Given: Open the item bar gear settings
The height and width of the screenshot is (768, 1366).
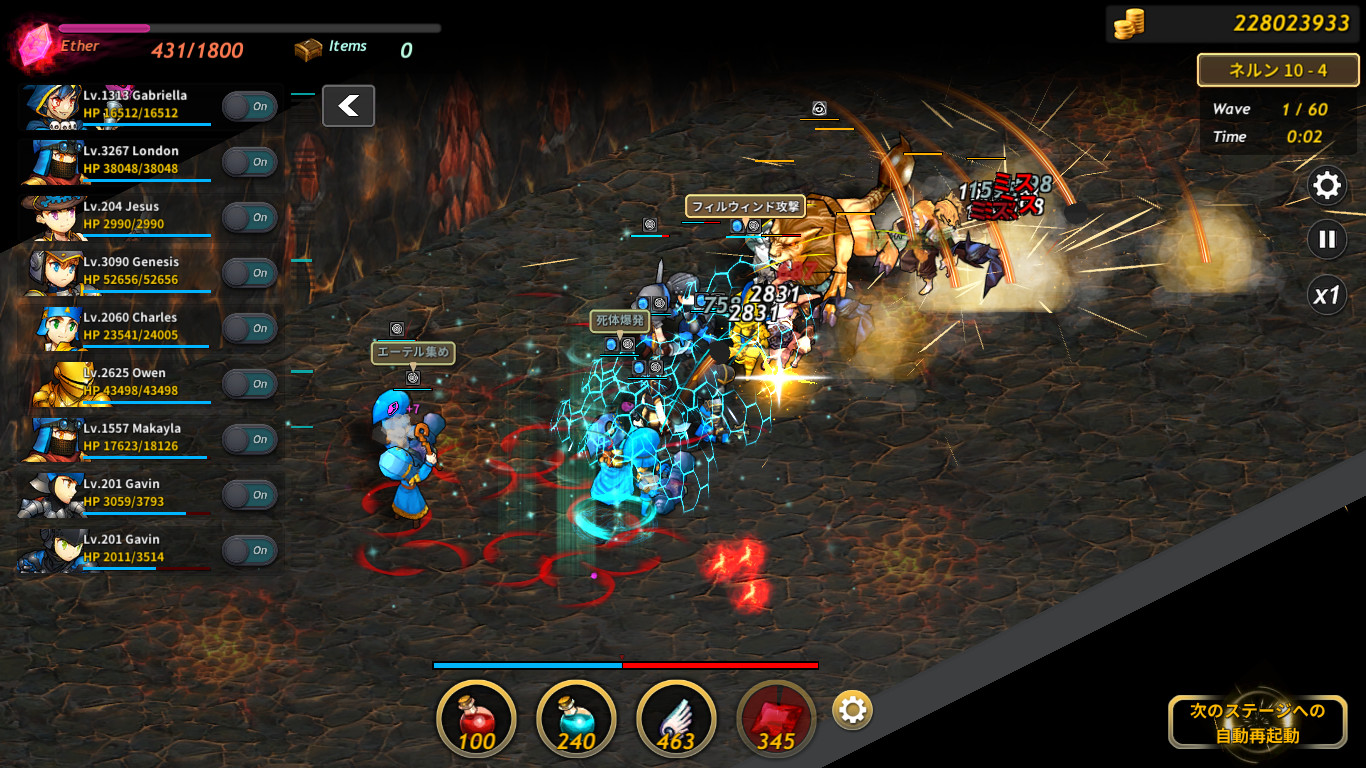Looking at the screenshot, I should 852,710.
